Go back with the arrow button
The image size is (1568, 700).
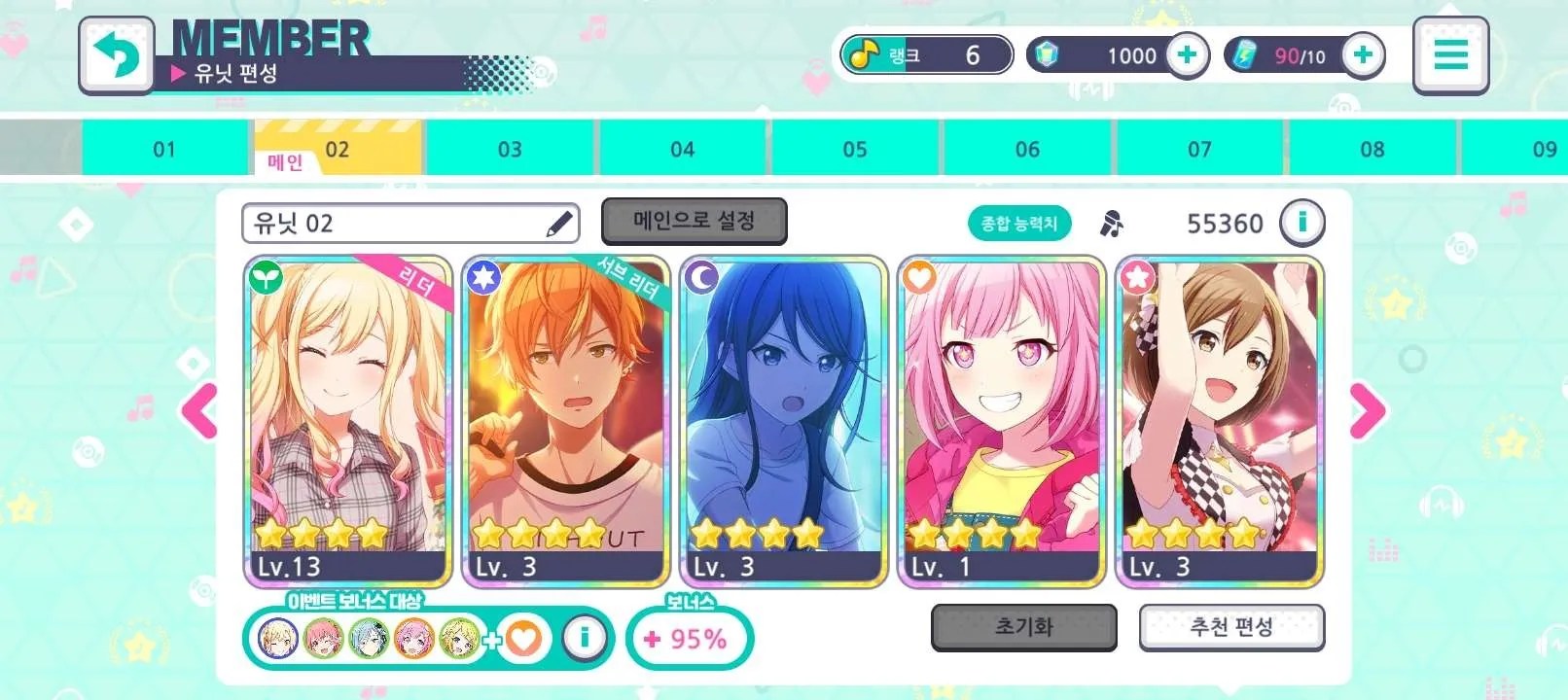click(116, 54)
